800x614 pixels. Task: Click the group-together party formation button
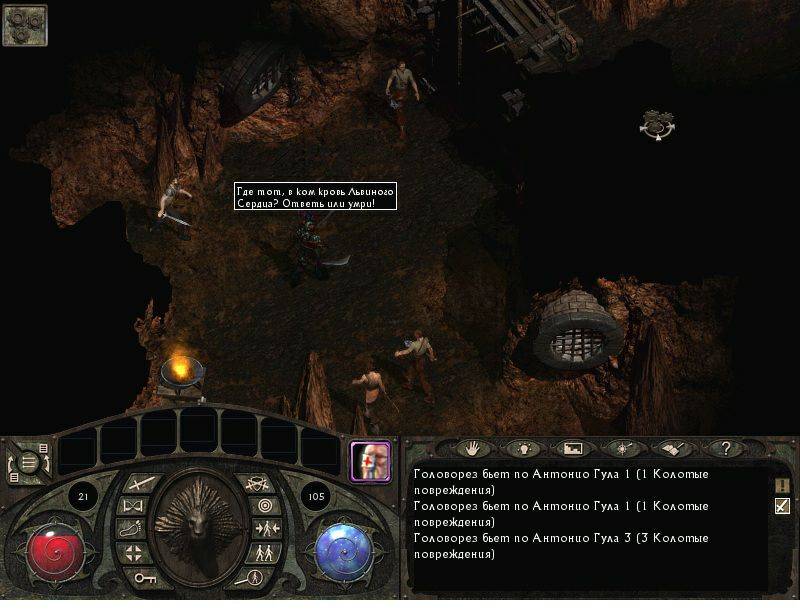pos(269,529)
